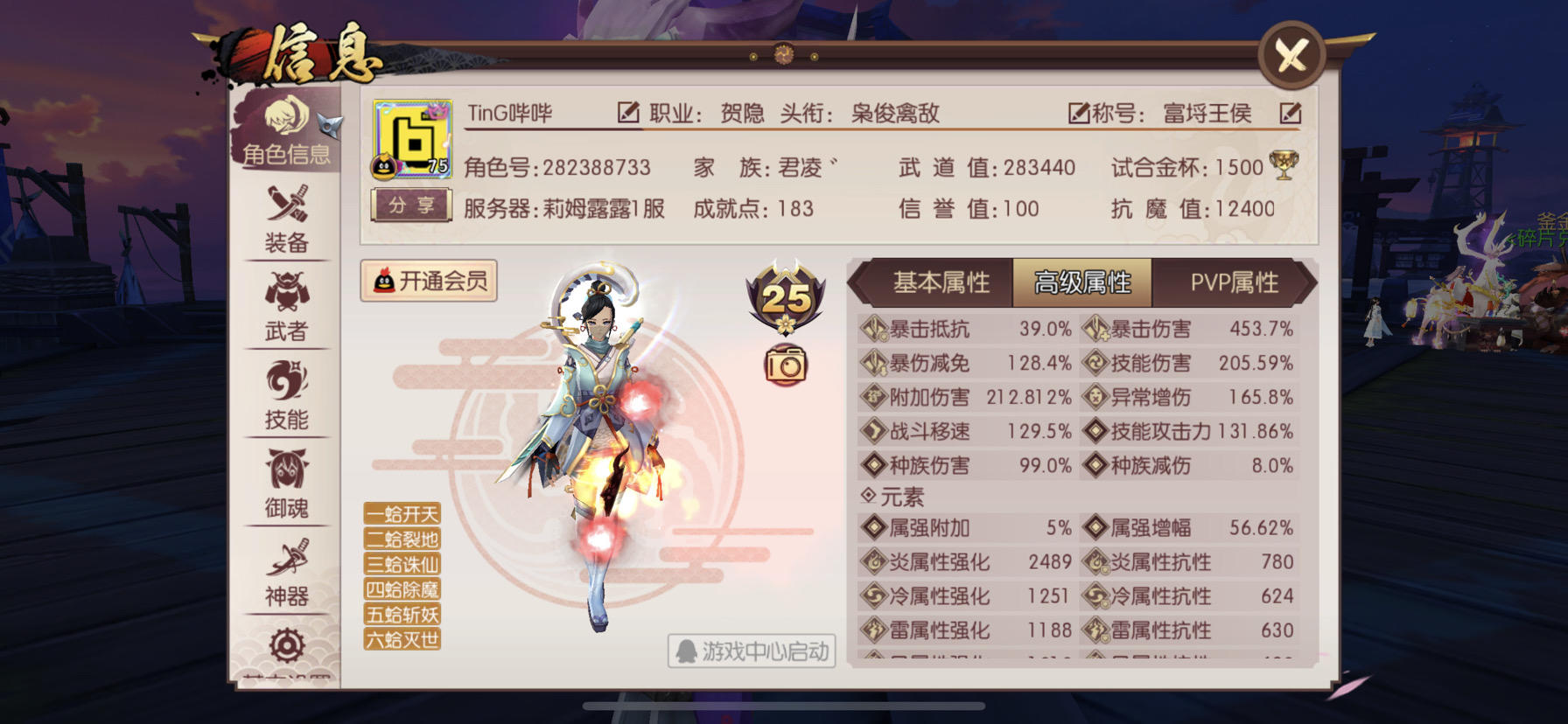The width and height of the screenshot is (1568, 724).
Task: Expand the 六蛤灭世 entry
Action: 403,641
